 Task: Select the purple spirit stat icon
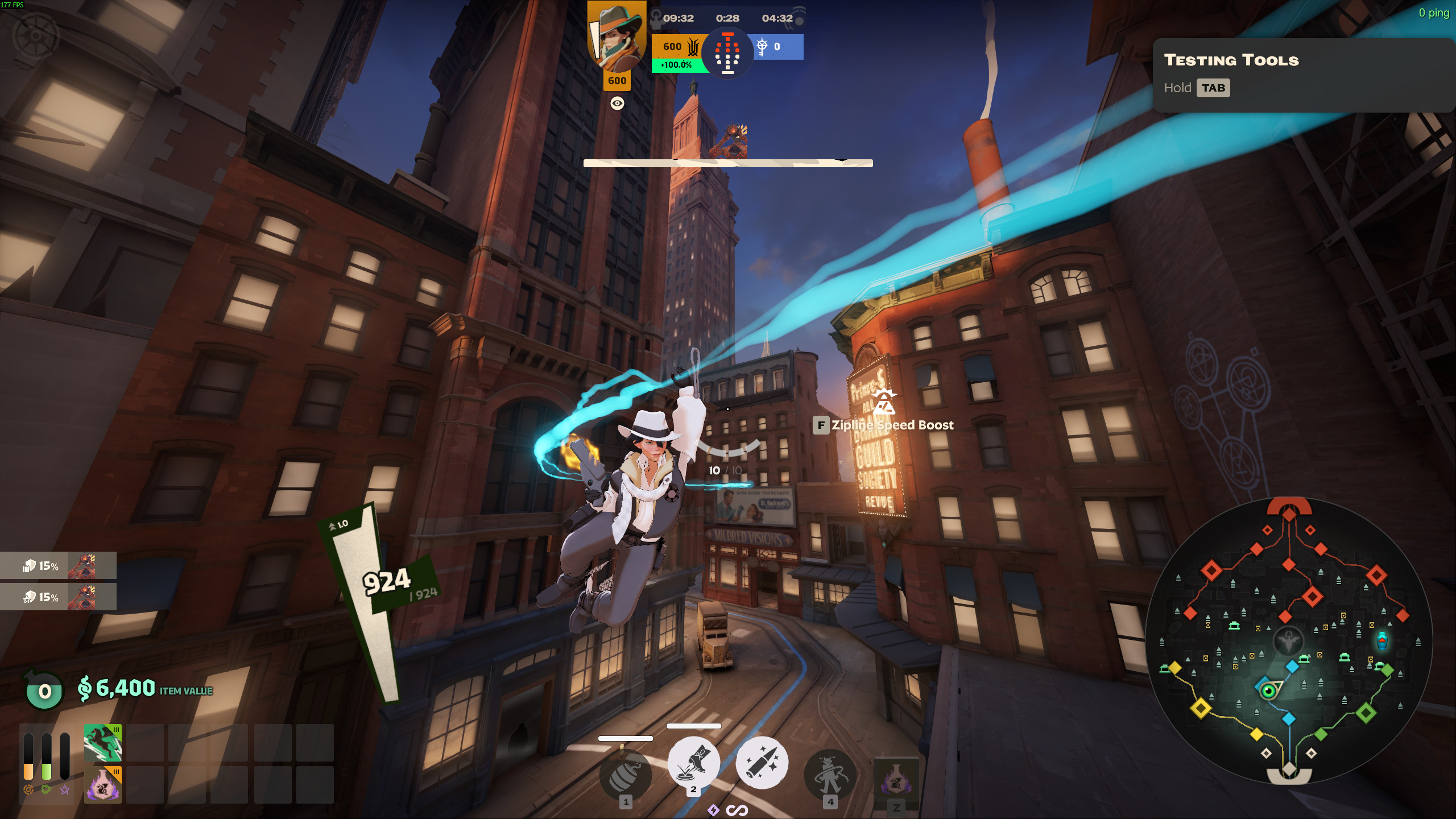click(65, 789)
